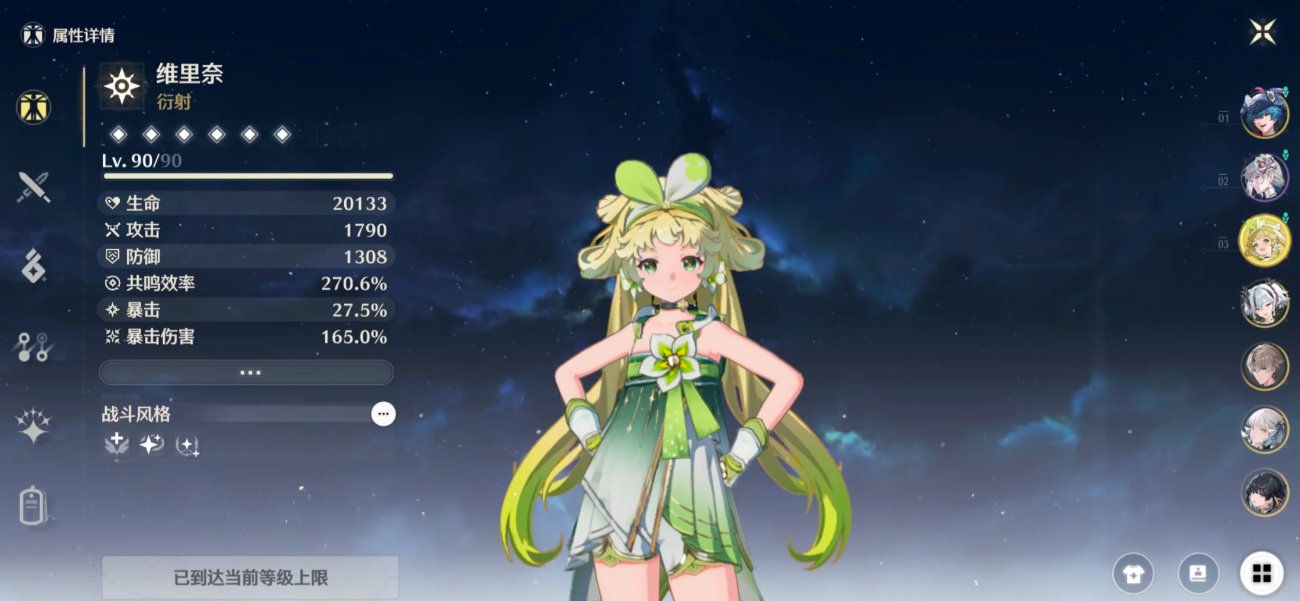
Task: Open the profile card button
Action: [x=1198, y=574]
